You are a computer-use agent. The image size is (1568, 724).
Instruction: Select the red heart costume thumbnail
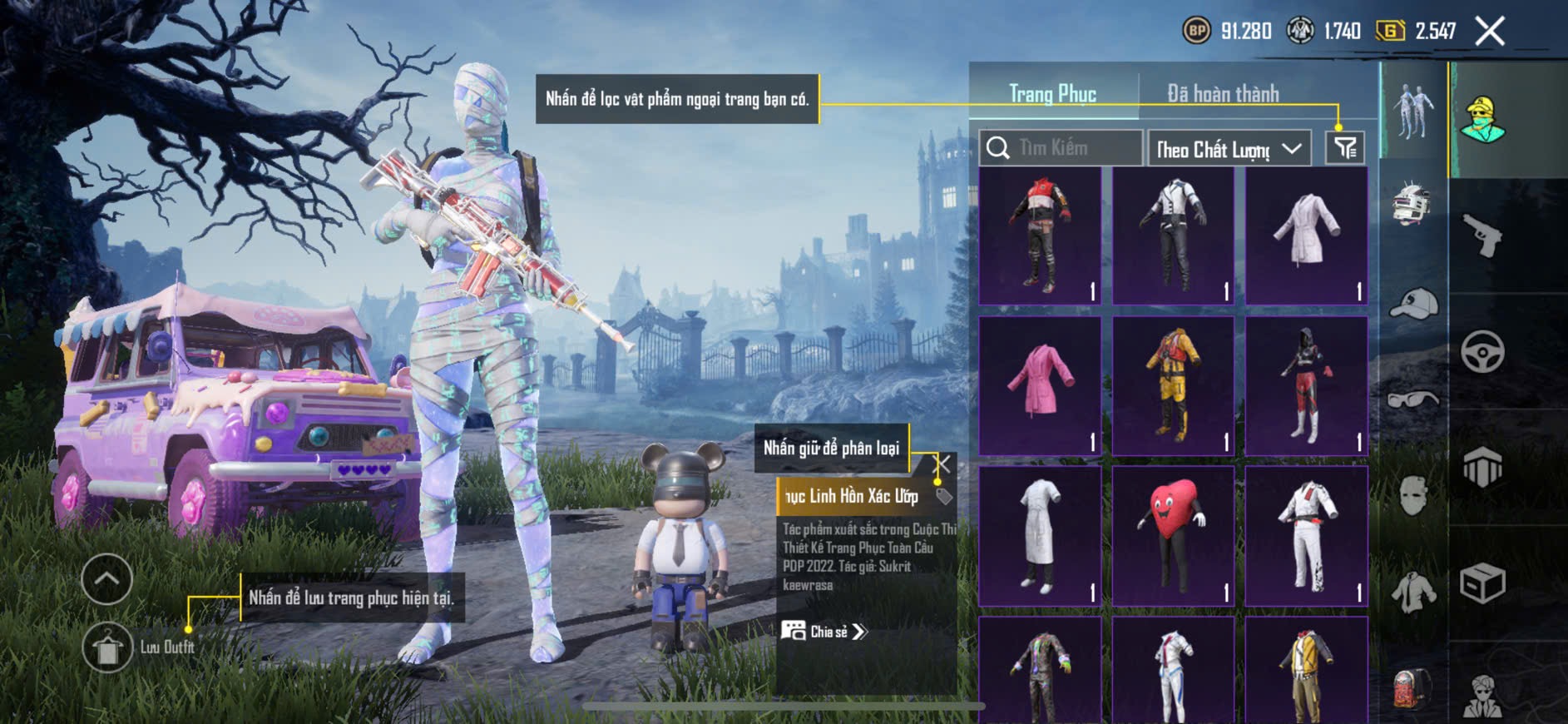(x=1173, y=536)
